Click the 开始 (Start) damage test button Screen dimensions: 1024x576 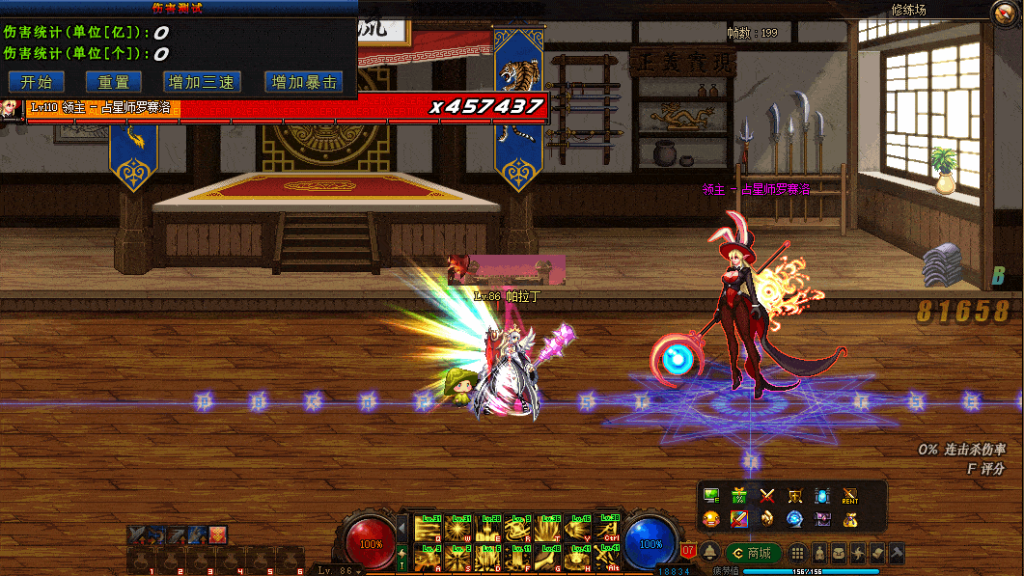[x=35, y=82]
